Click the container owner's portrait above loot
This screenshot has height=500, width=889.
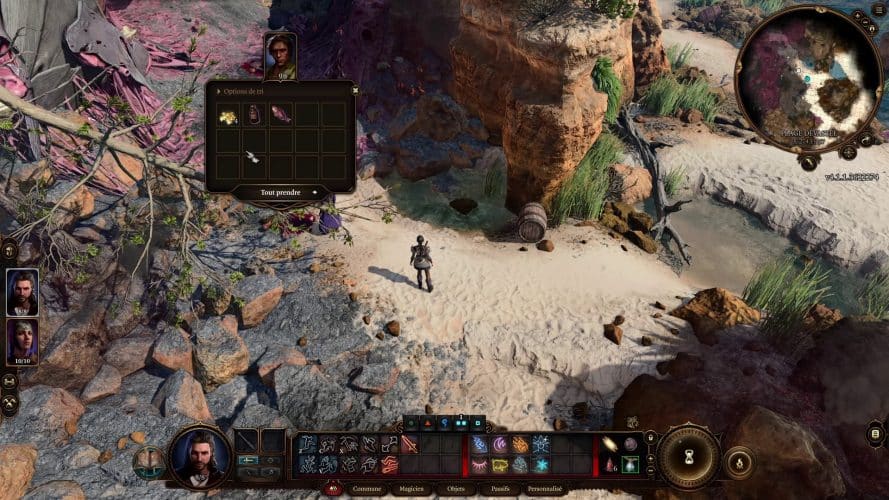point(280,56)
